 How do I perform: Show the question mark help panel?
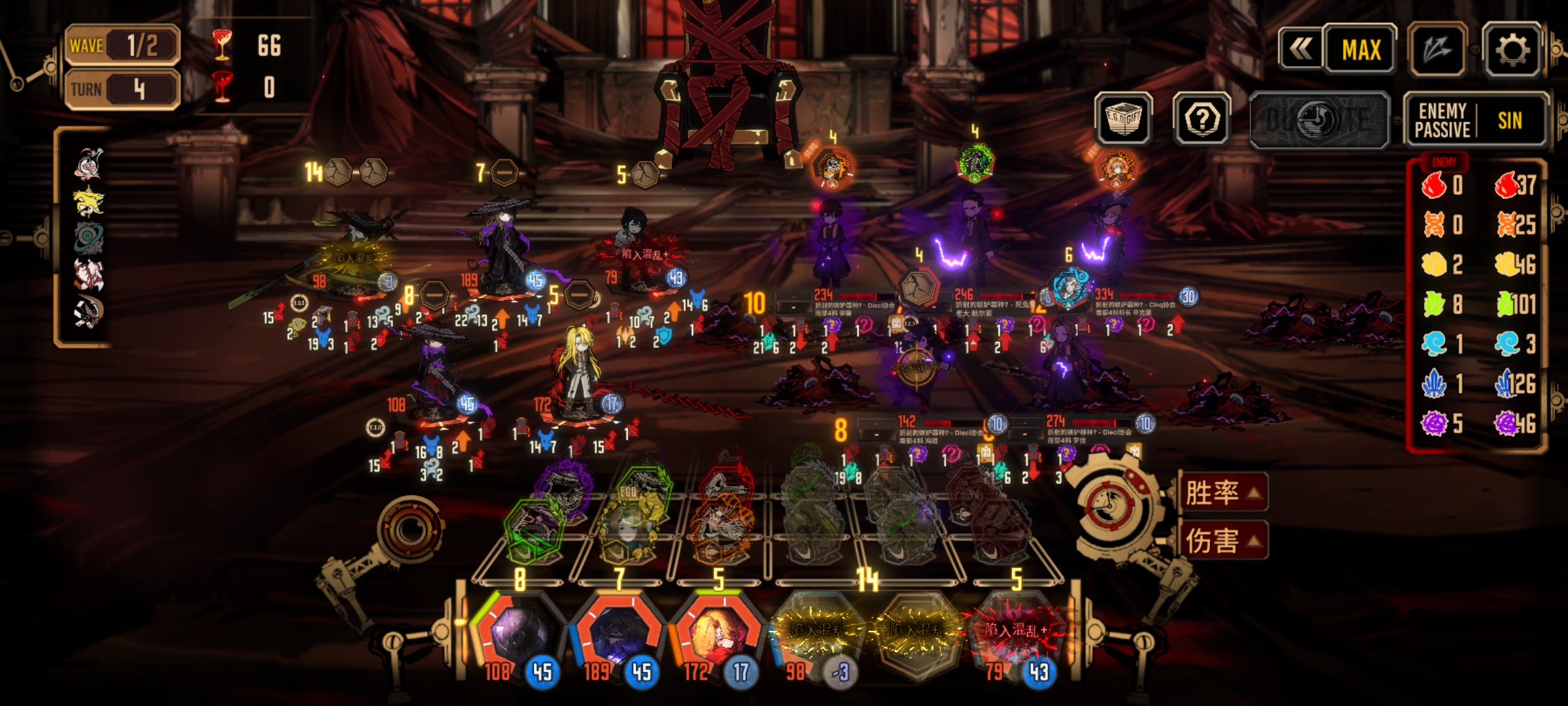1201,118
